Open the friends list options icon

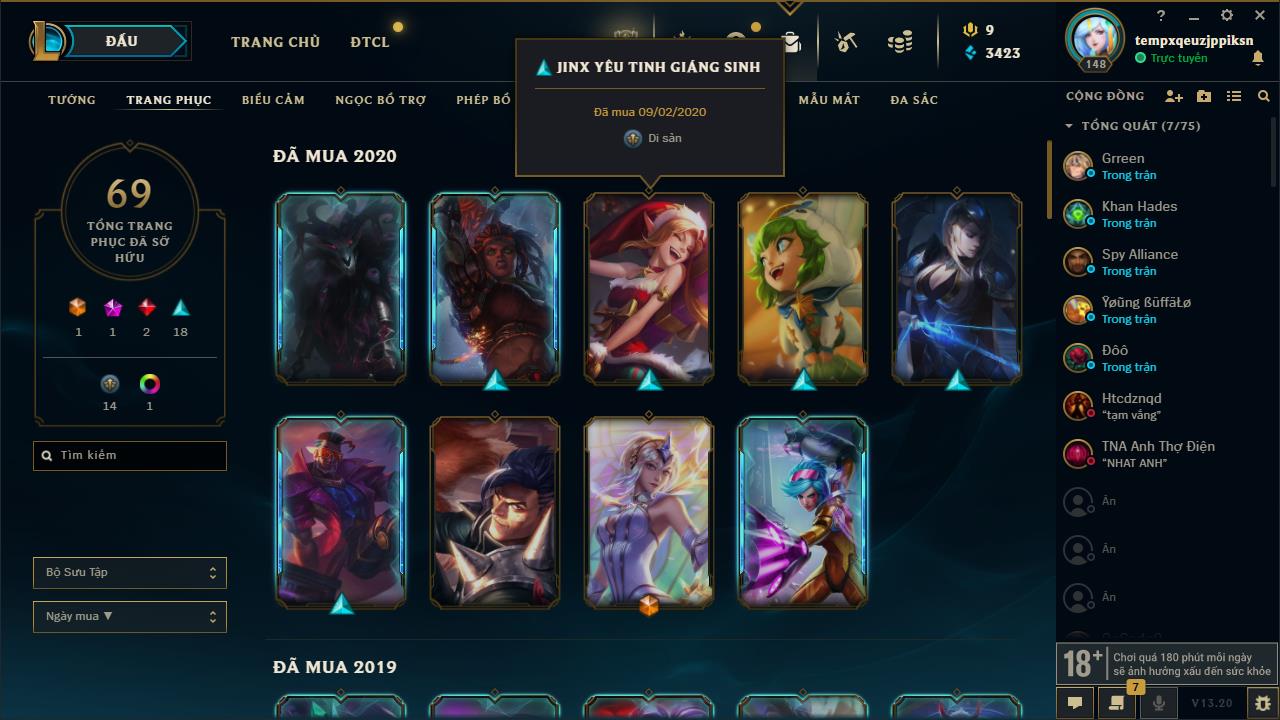1234,97
